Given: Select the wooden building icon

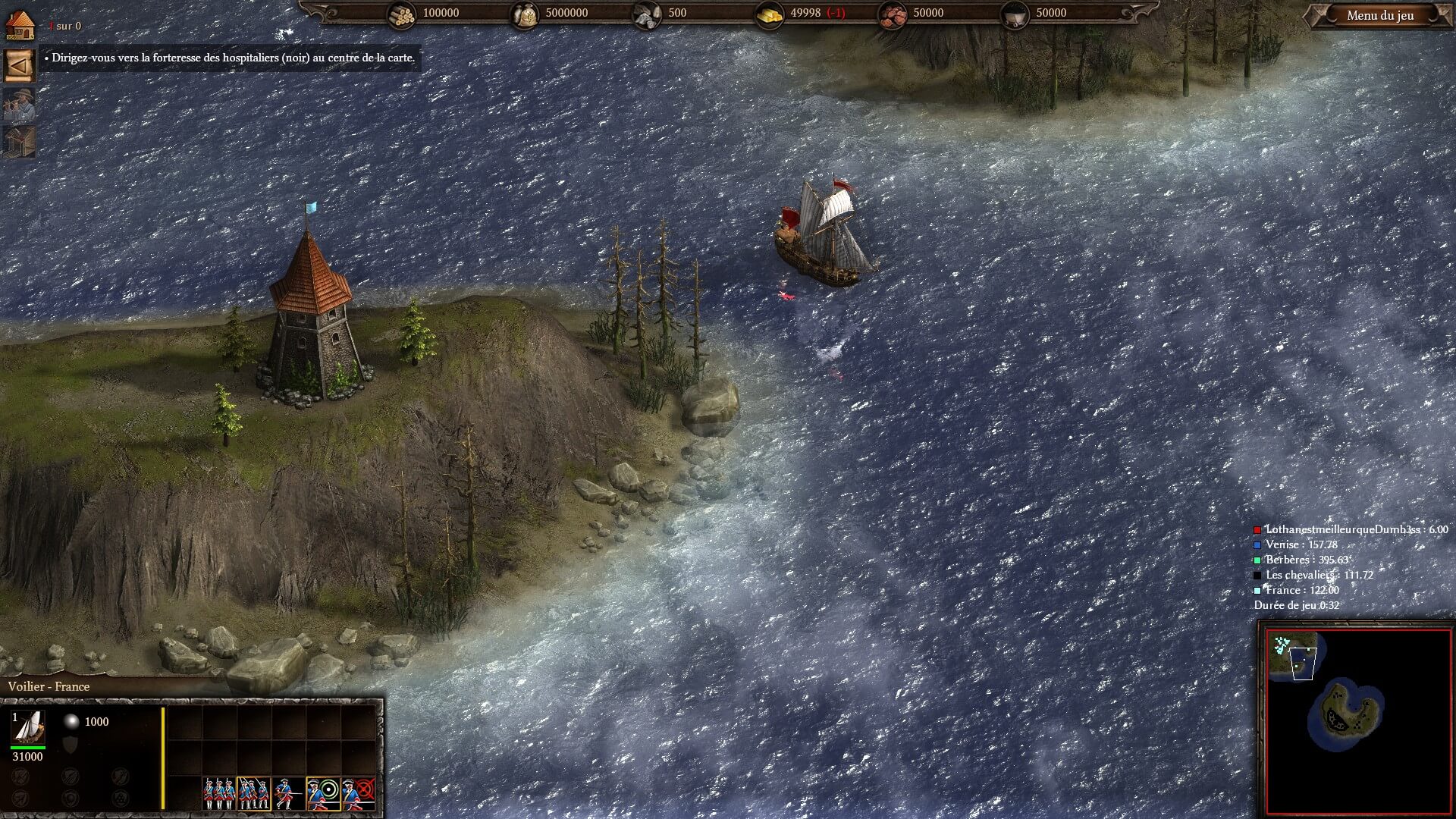Looking at the screenshot, I should [x=20, y=142].
